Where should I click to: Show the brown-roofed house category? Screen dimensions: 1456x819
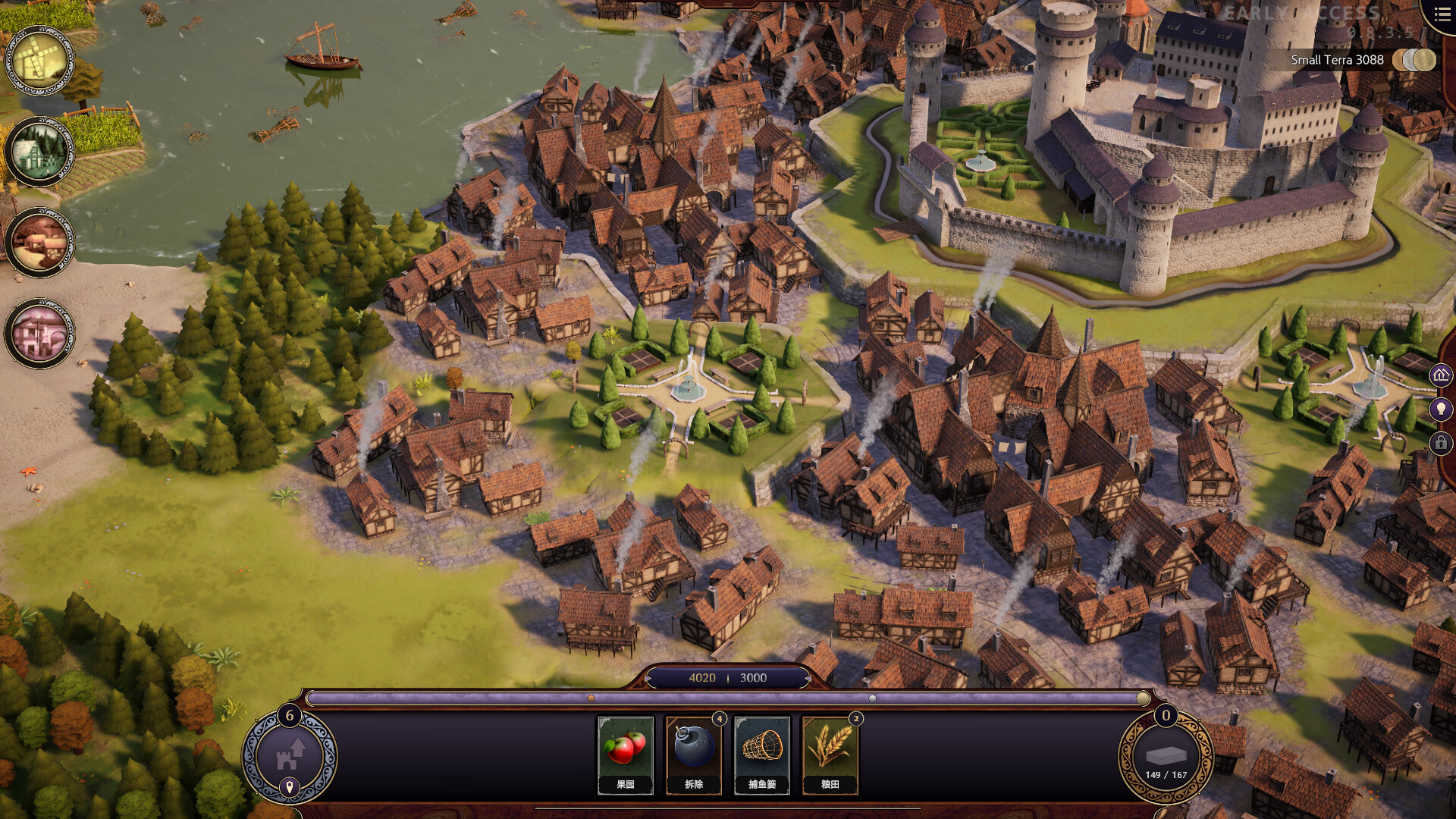(39, 243)
